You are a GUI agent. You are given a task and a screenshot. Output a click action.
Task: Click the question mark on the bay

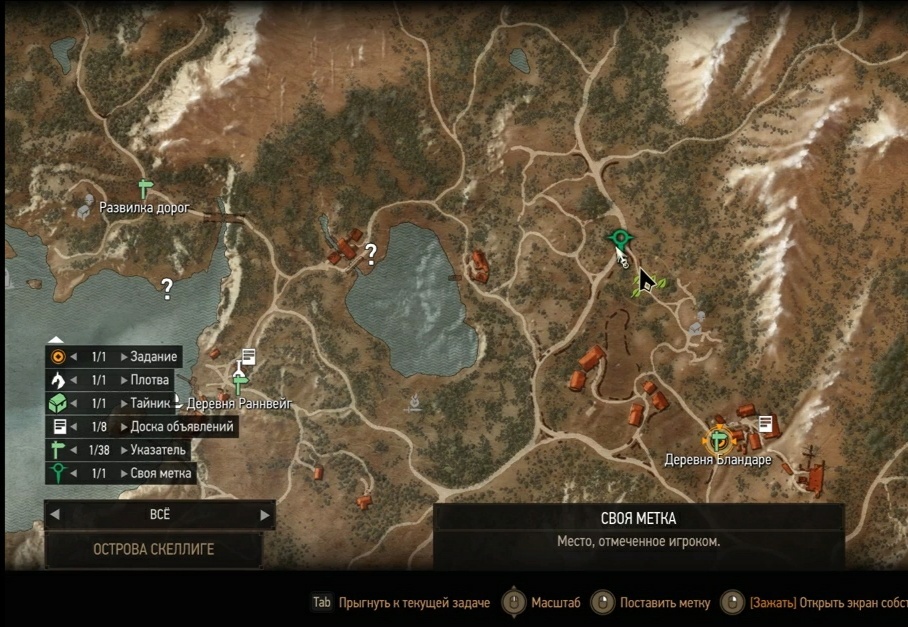[167, 289]
